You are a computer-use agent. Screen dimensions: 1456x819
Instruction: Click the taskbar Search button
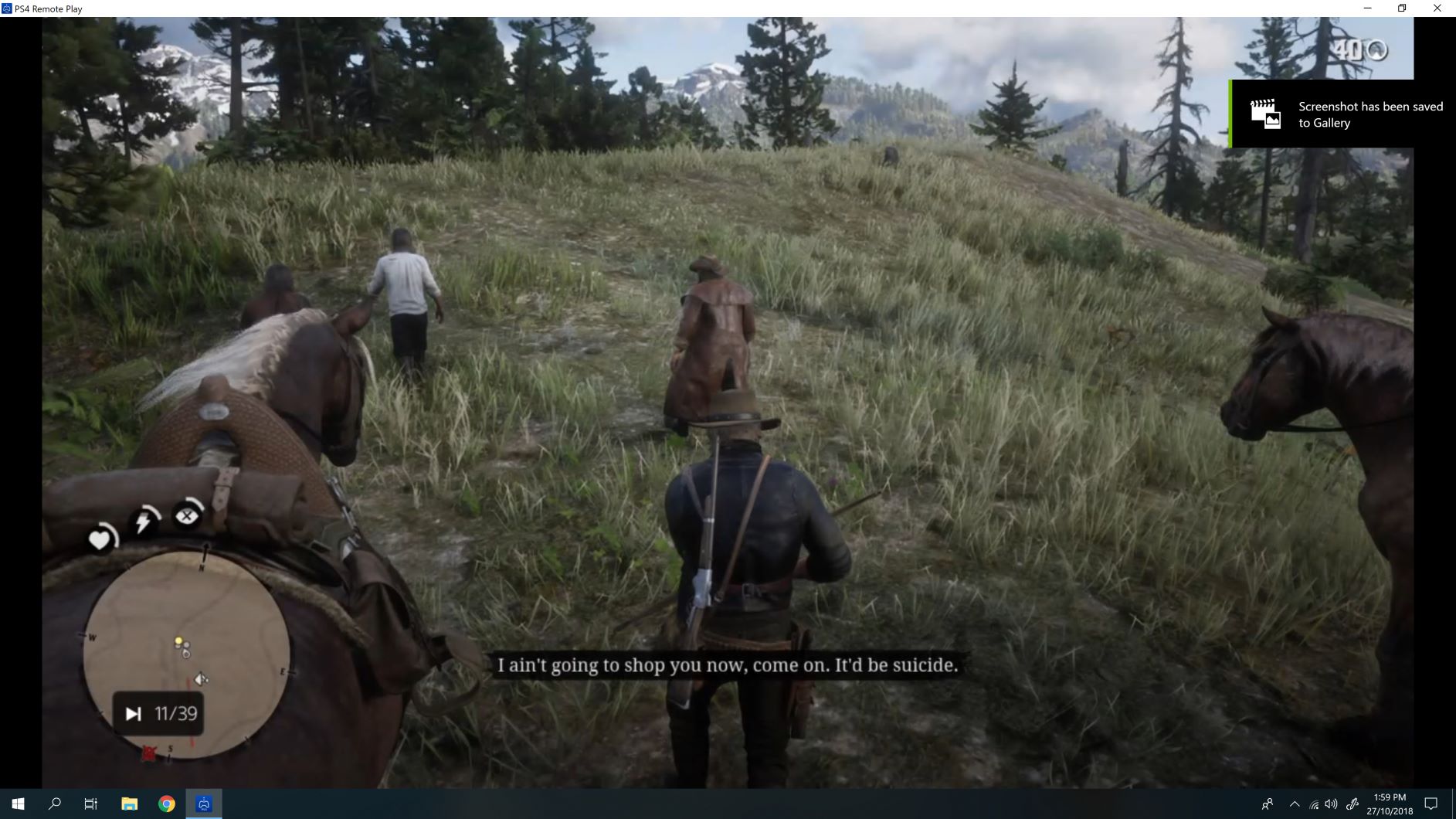[53, 804]
